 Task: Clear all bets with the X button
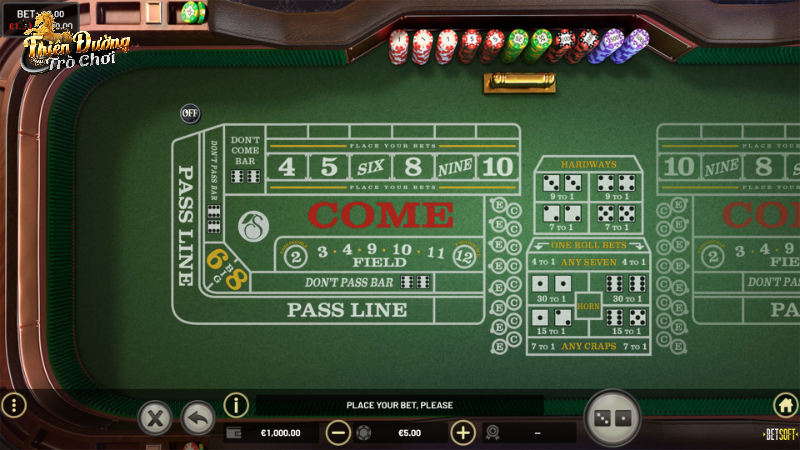(154, 416)
